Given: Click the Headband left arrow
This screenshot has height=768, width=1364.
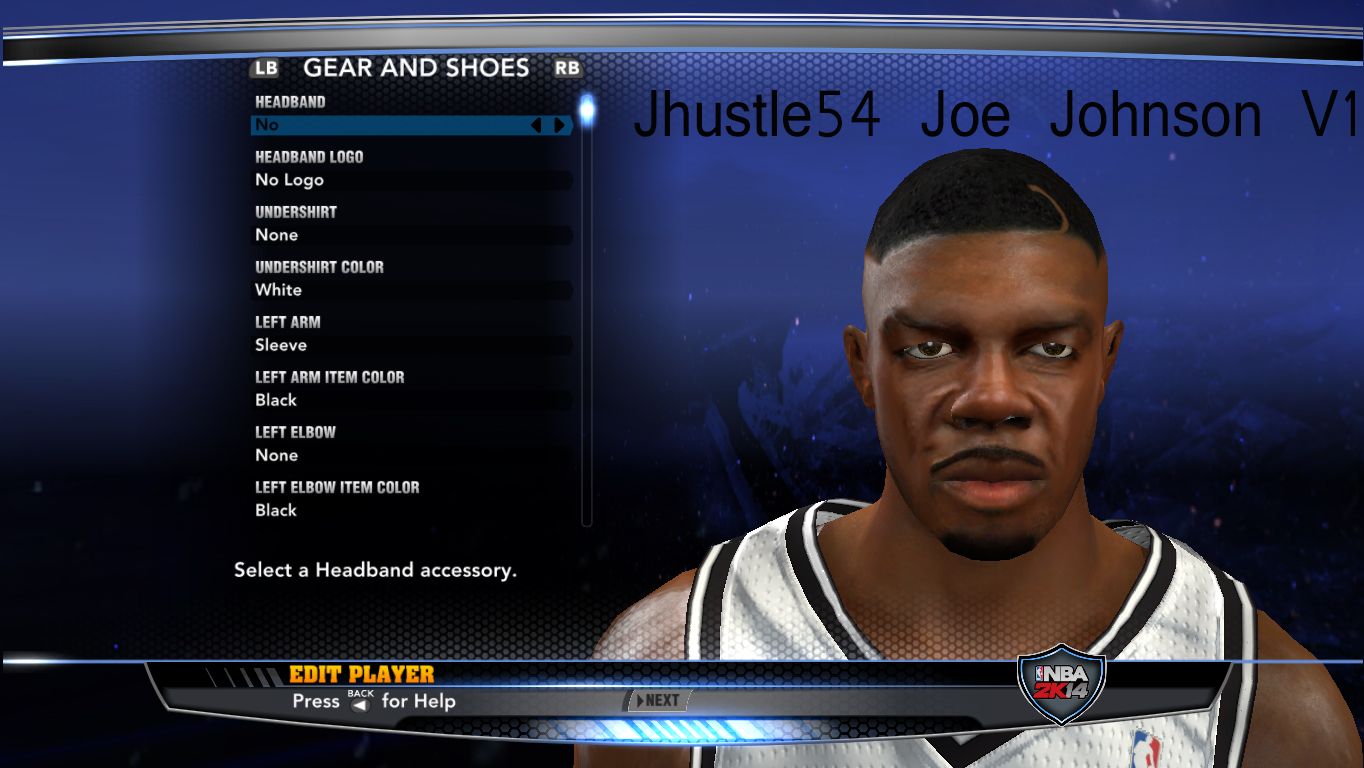Looking at the screenshot, I should (535, 125).
